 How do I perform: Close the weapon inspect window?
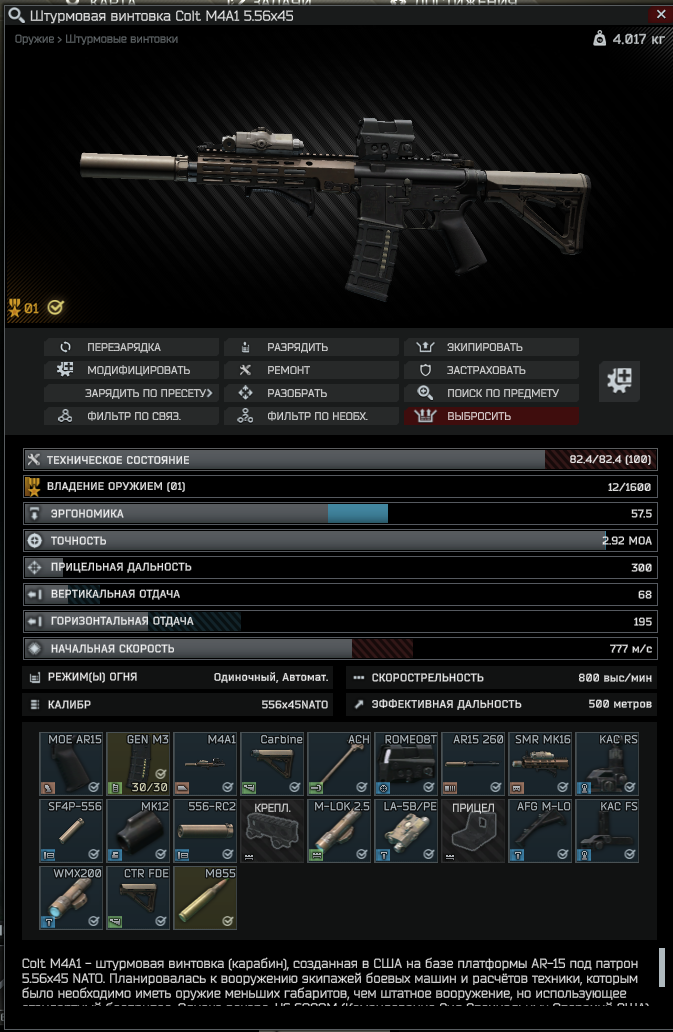pos(658,16)
